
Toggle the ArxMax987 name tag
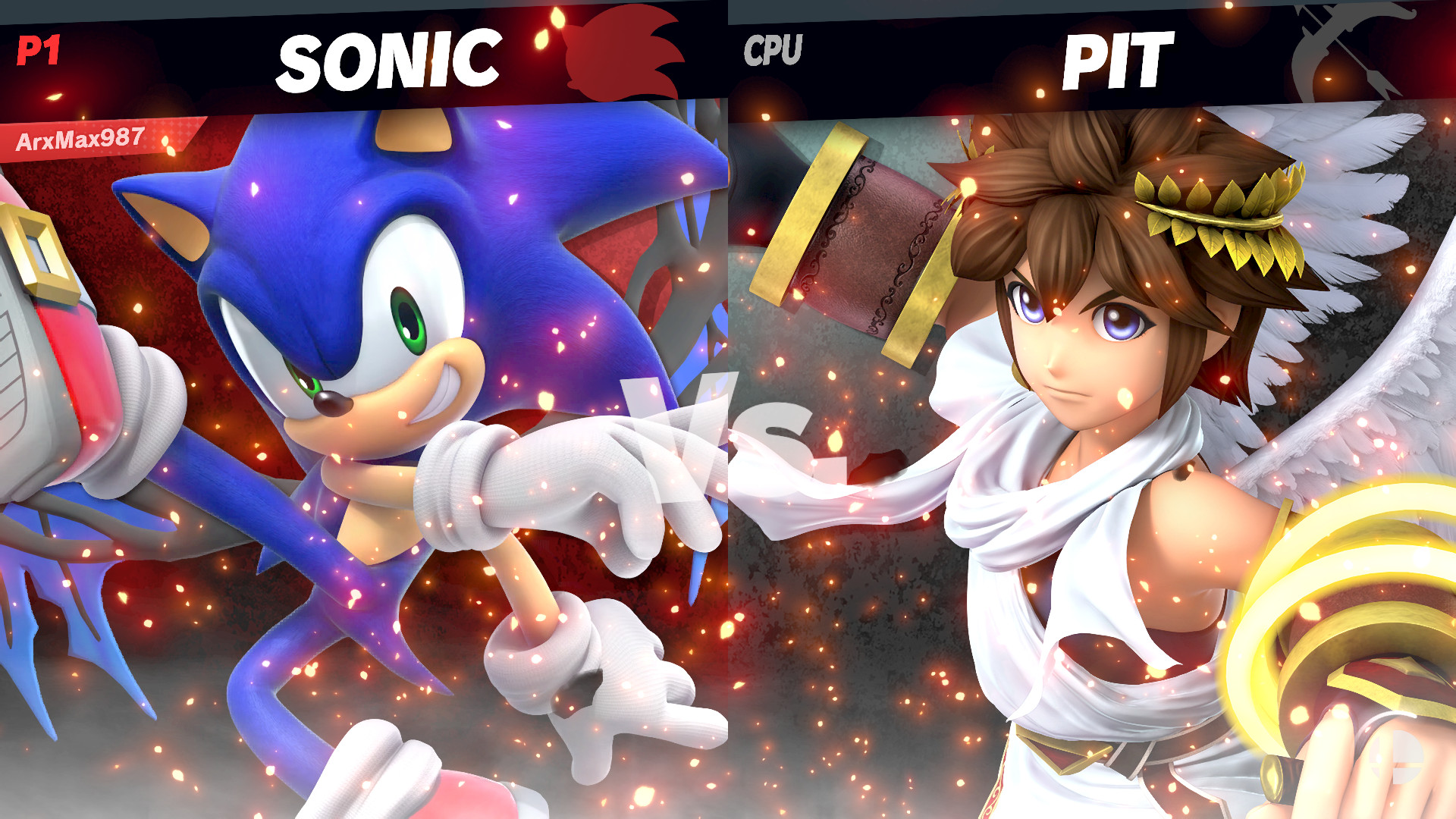tap(80, 139)
